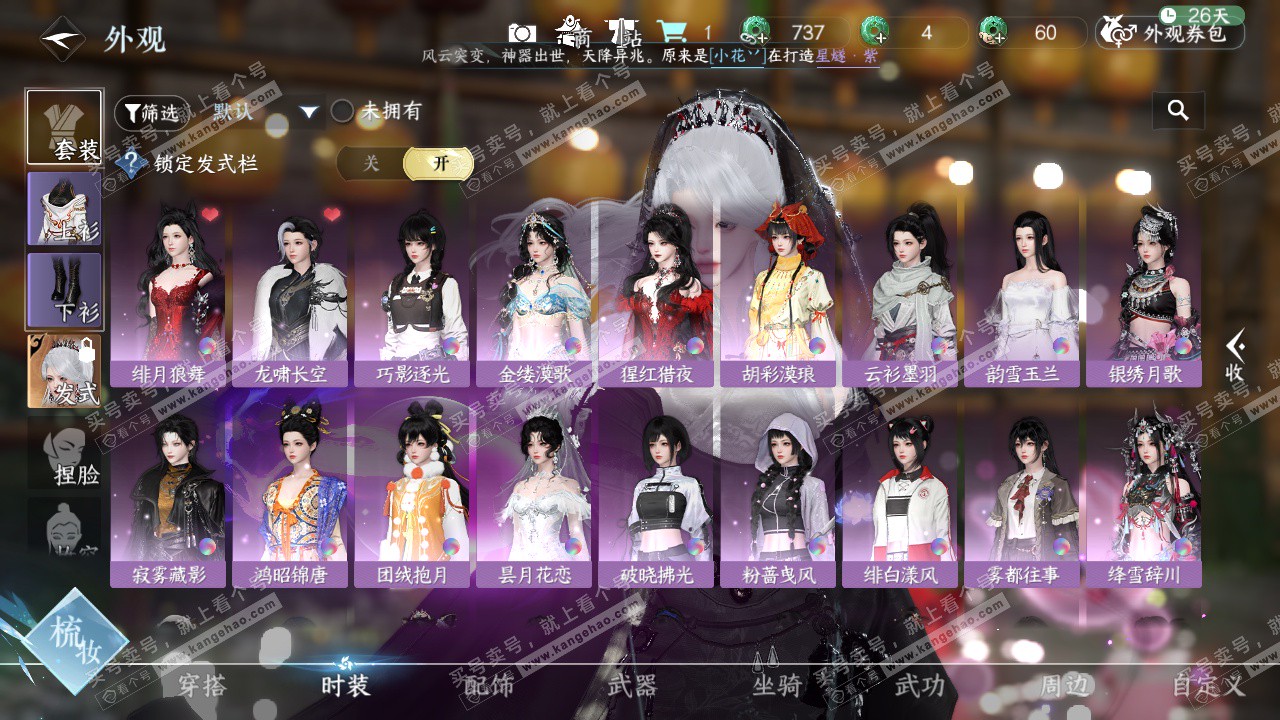
Task: Switch to the 配饰 accessories tab
Action: pos(489,685)
